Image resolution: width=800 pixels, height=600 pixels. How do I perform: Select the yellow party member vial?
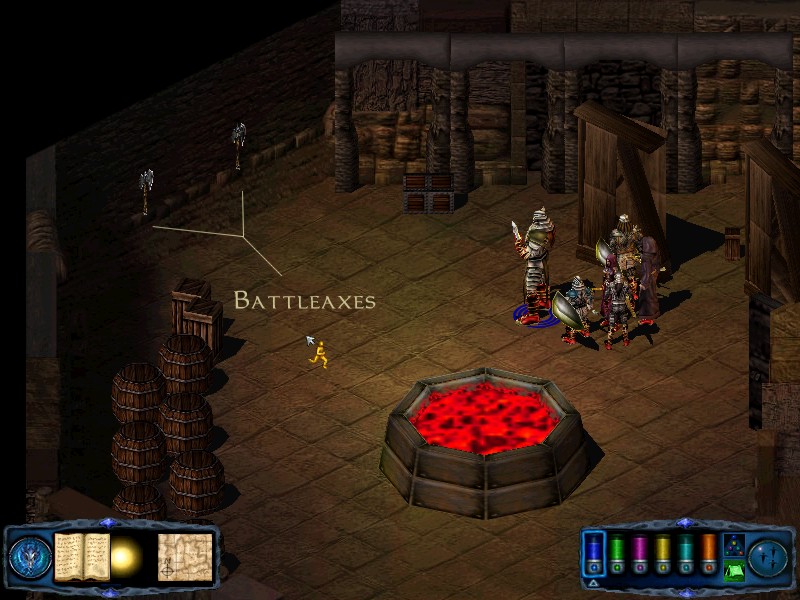663,553
